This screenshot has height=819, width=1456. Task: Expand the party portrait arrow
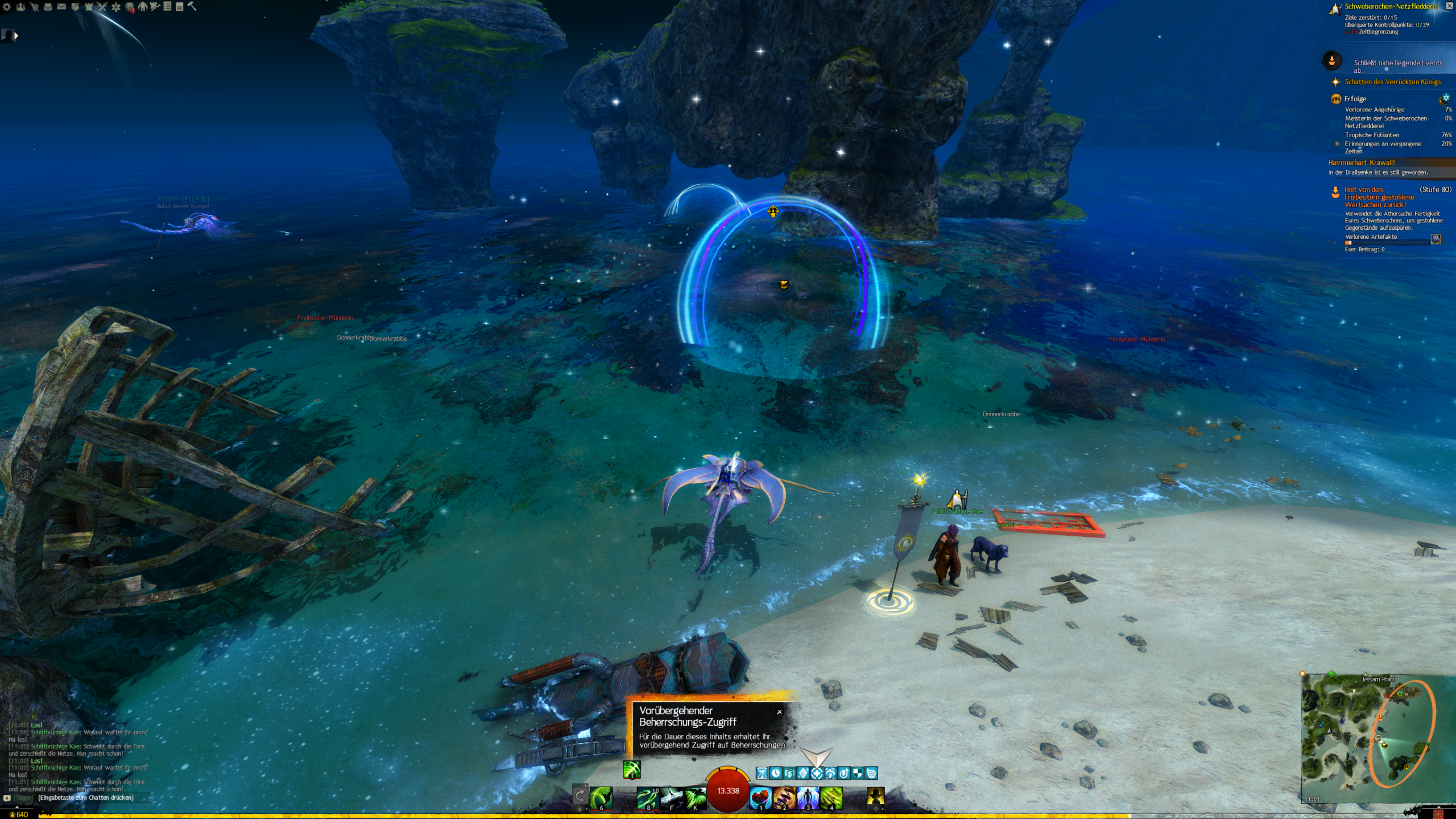tap(16, 36)
